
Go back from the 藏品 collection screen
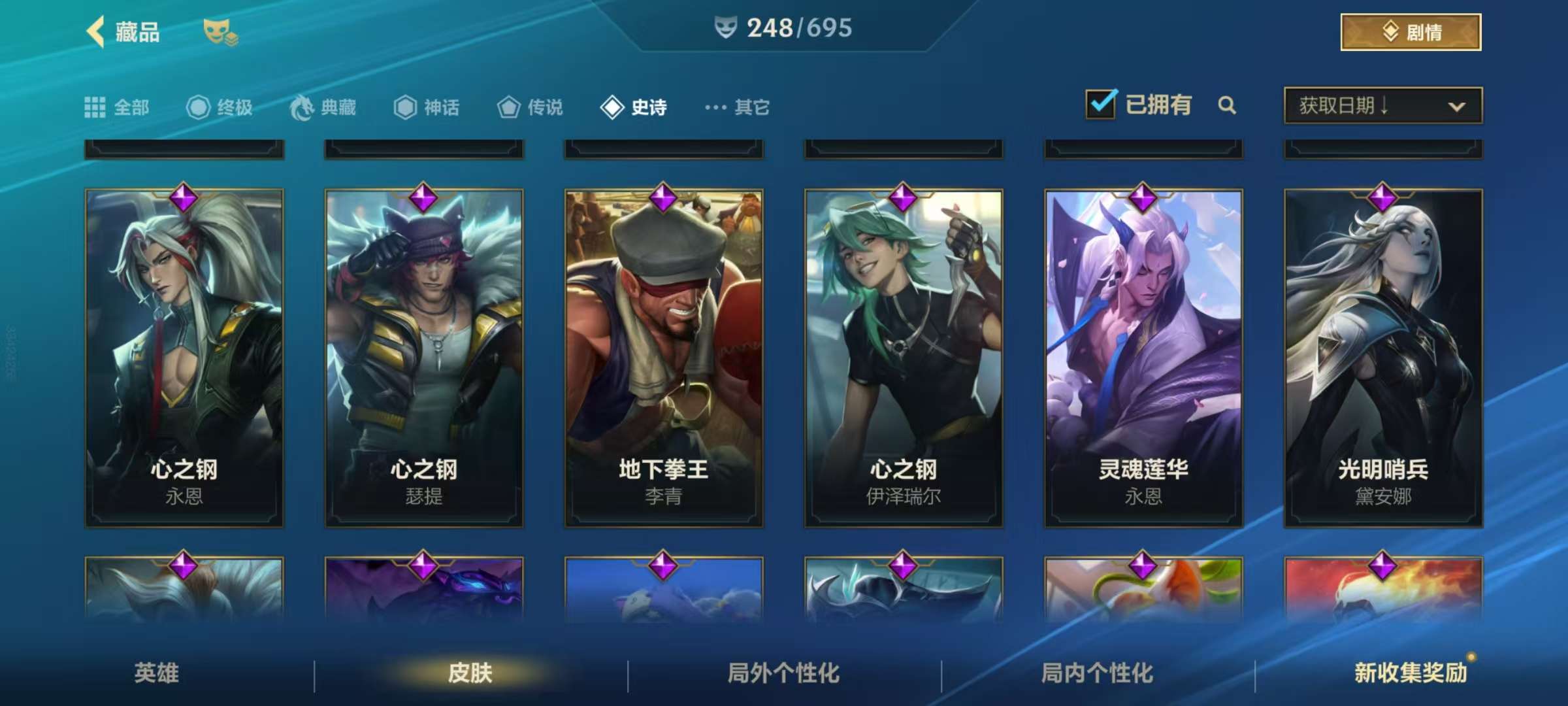[96, 32]
